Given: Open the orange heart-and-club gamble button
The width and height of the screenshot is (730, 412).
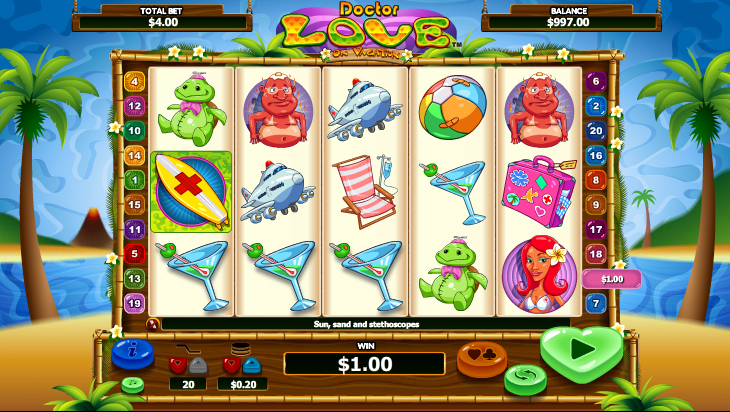Looking at the screenshot, I should point(481,357).
